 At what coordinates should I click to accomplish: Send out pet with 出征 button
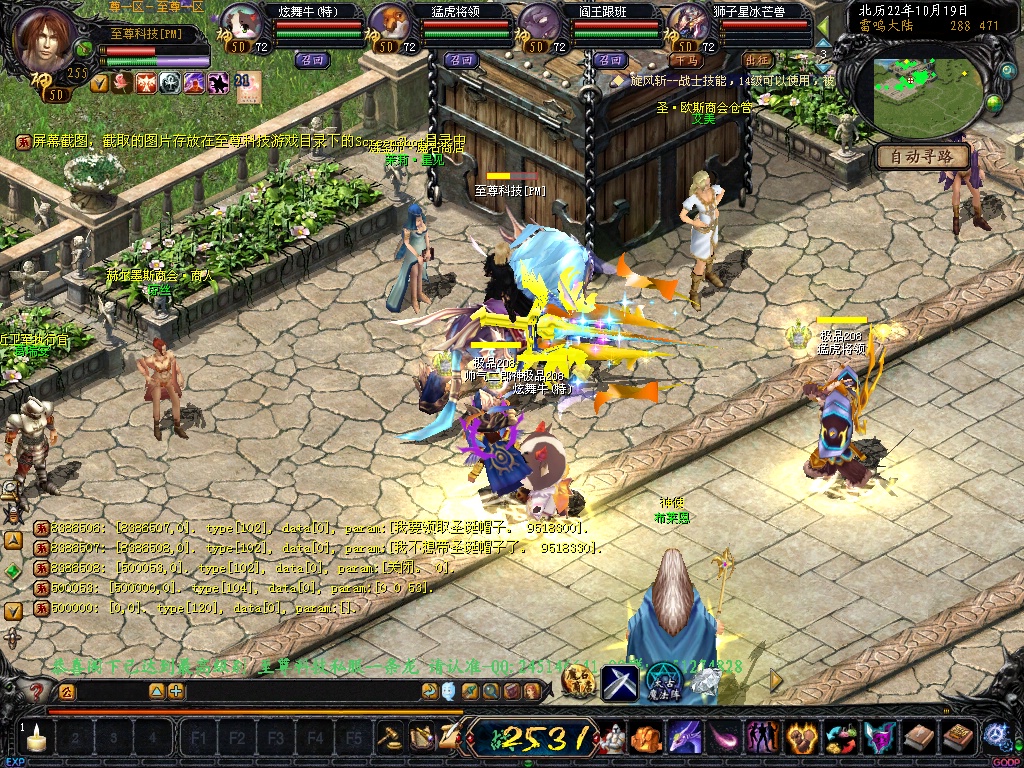coord(758,60)
